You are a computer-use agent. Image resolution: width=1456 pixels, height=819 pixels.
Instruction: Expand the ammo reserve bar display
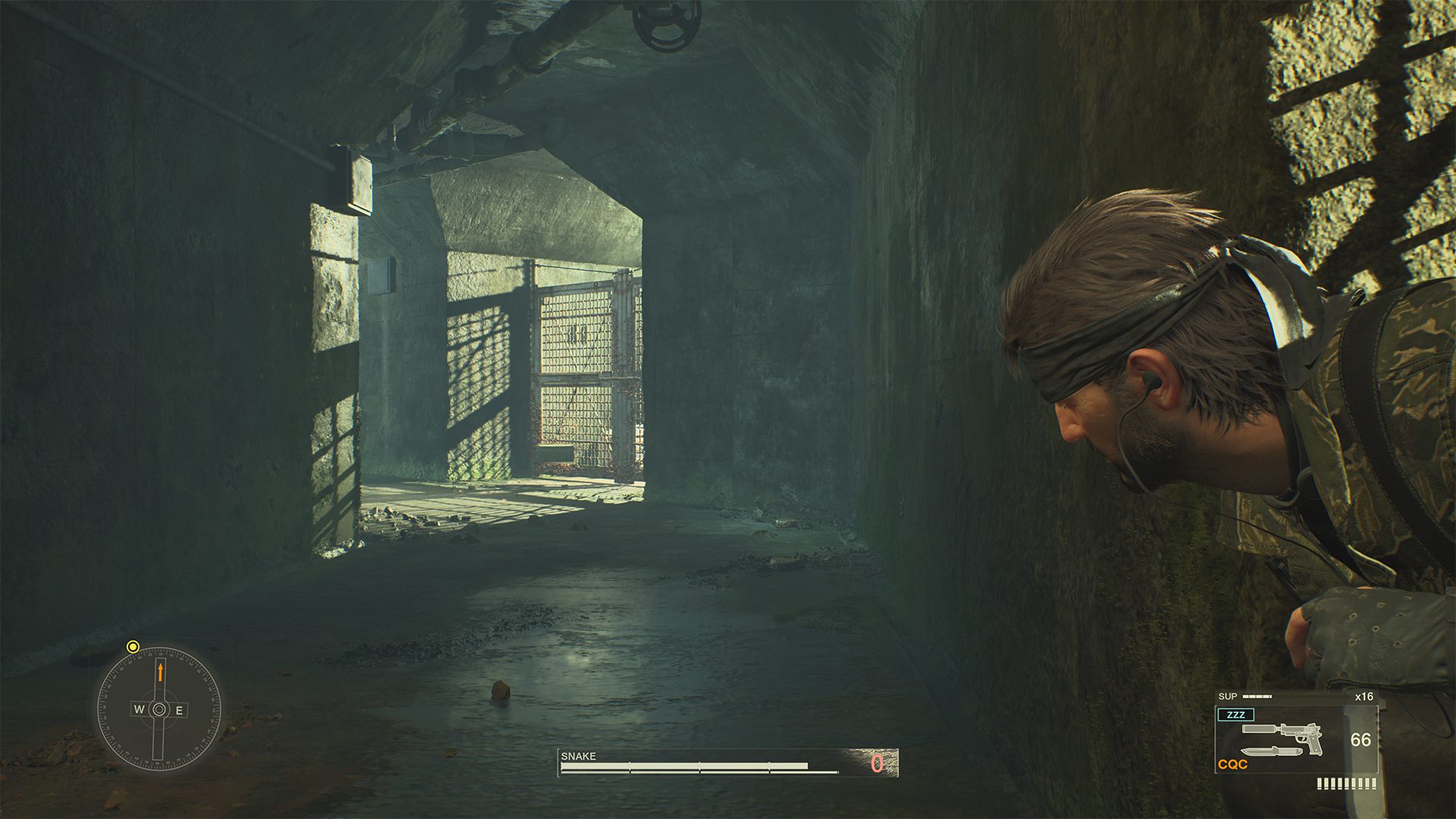click(1347, 783)
